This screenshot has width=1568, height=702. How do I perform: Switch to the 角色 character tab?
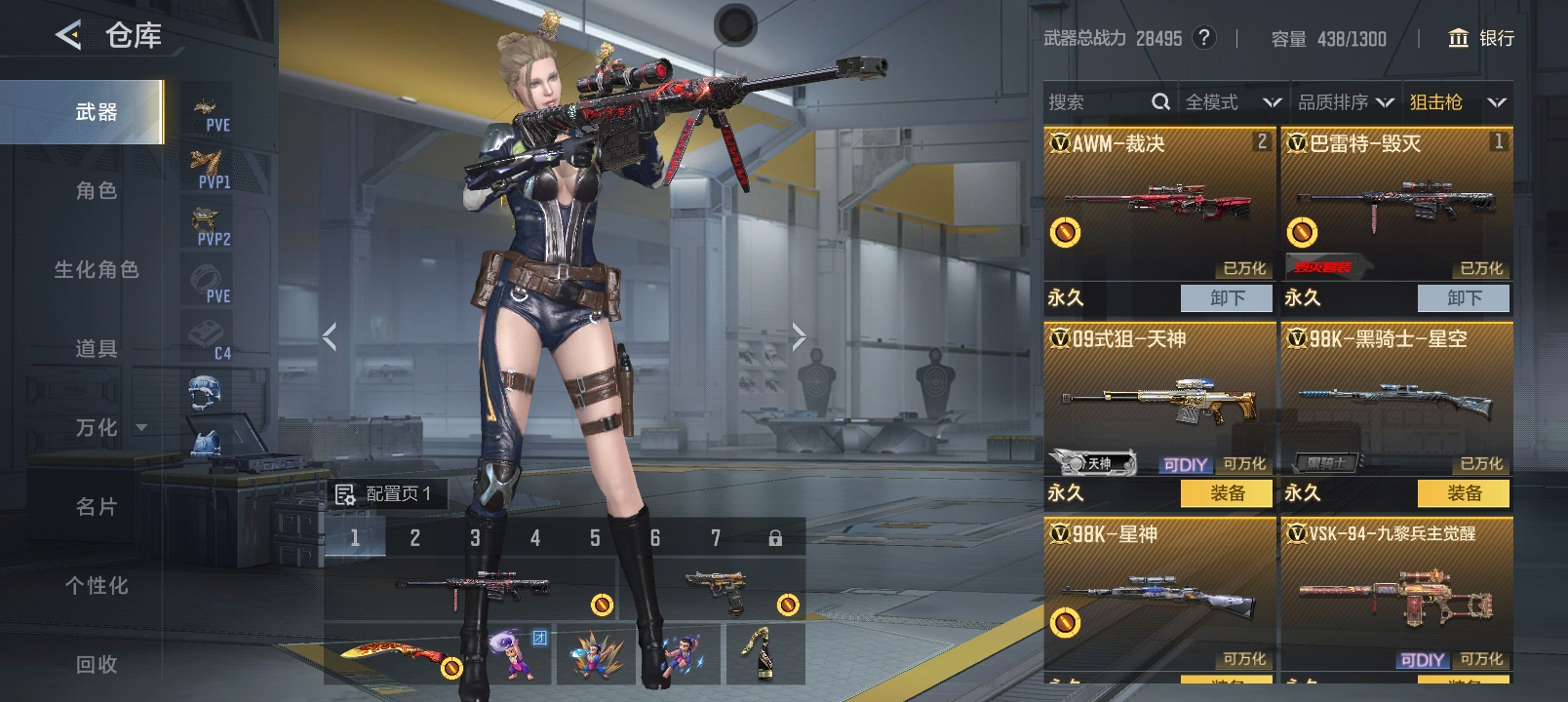(97, 191)
